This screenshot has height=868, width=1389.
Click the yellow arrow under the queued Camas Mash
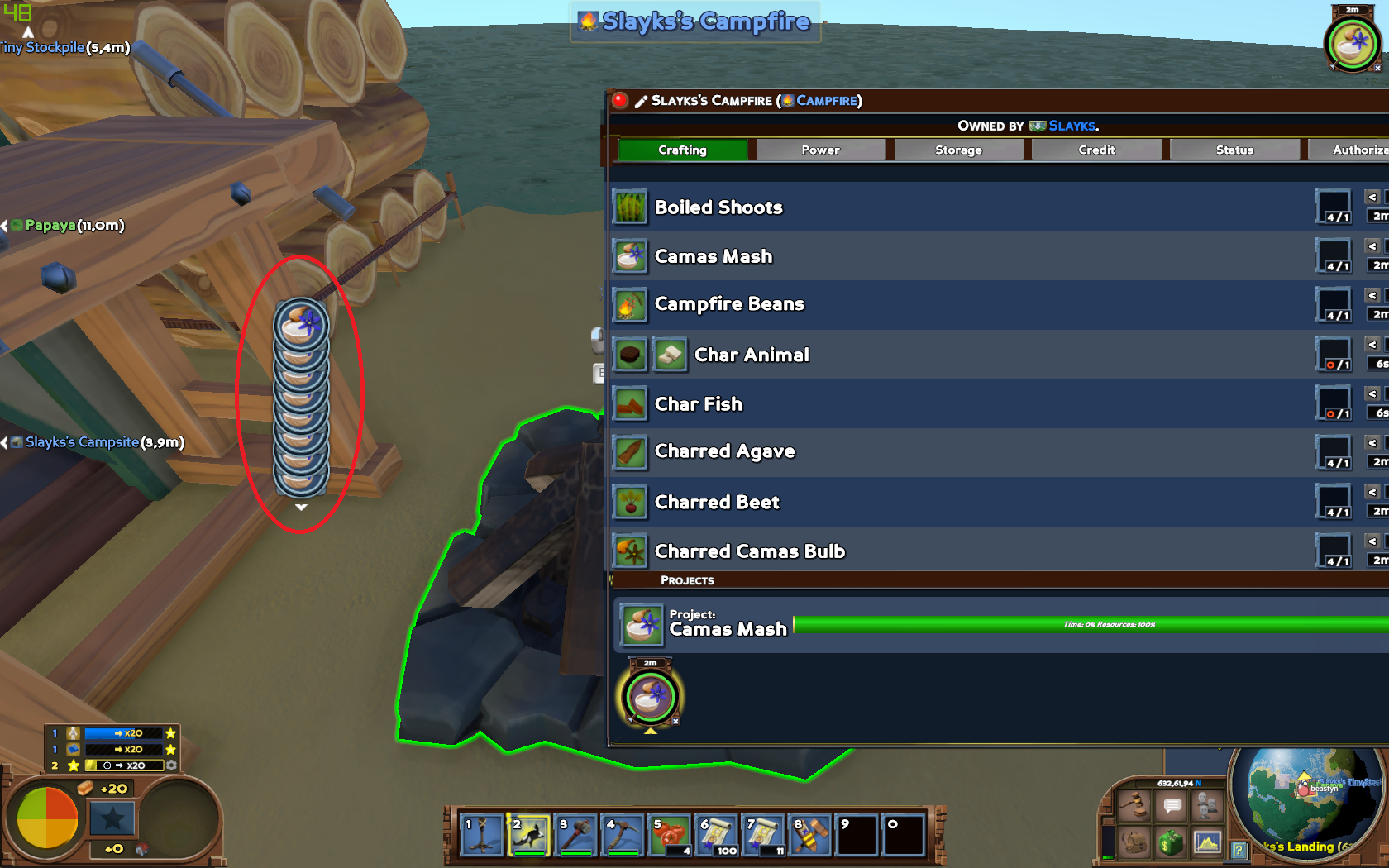650,730
